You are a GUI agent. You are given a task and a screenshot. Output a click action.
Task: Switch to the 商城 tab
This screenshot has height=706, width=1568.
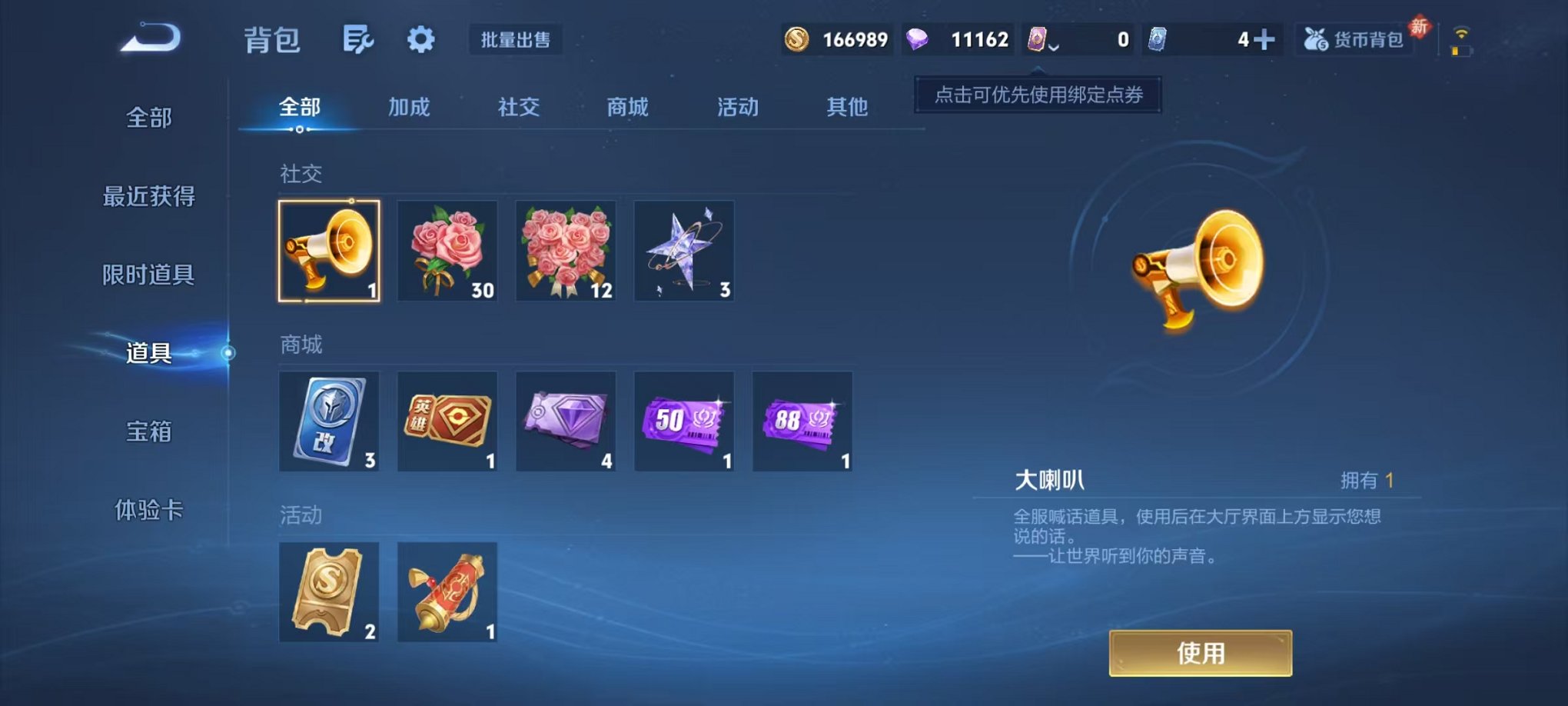point(626,108)
